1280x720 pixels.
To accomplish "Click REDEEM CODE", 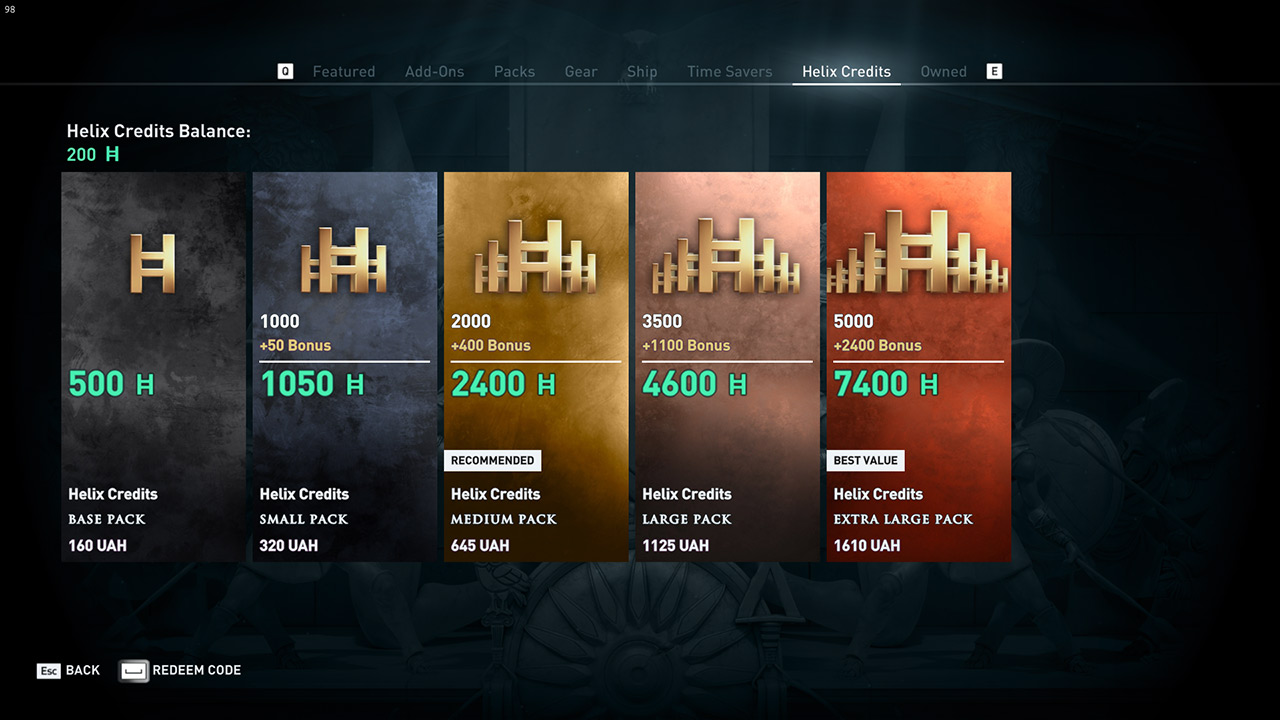I will (x=196, y=671).
